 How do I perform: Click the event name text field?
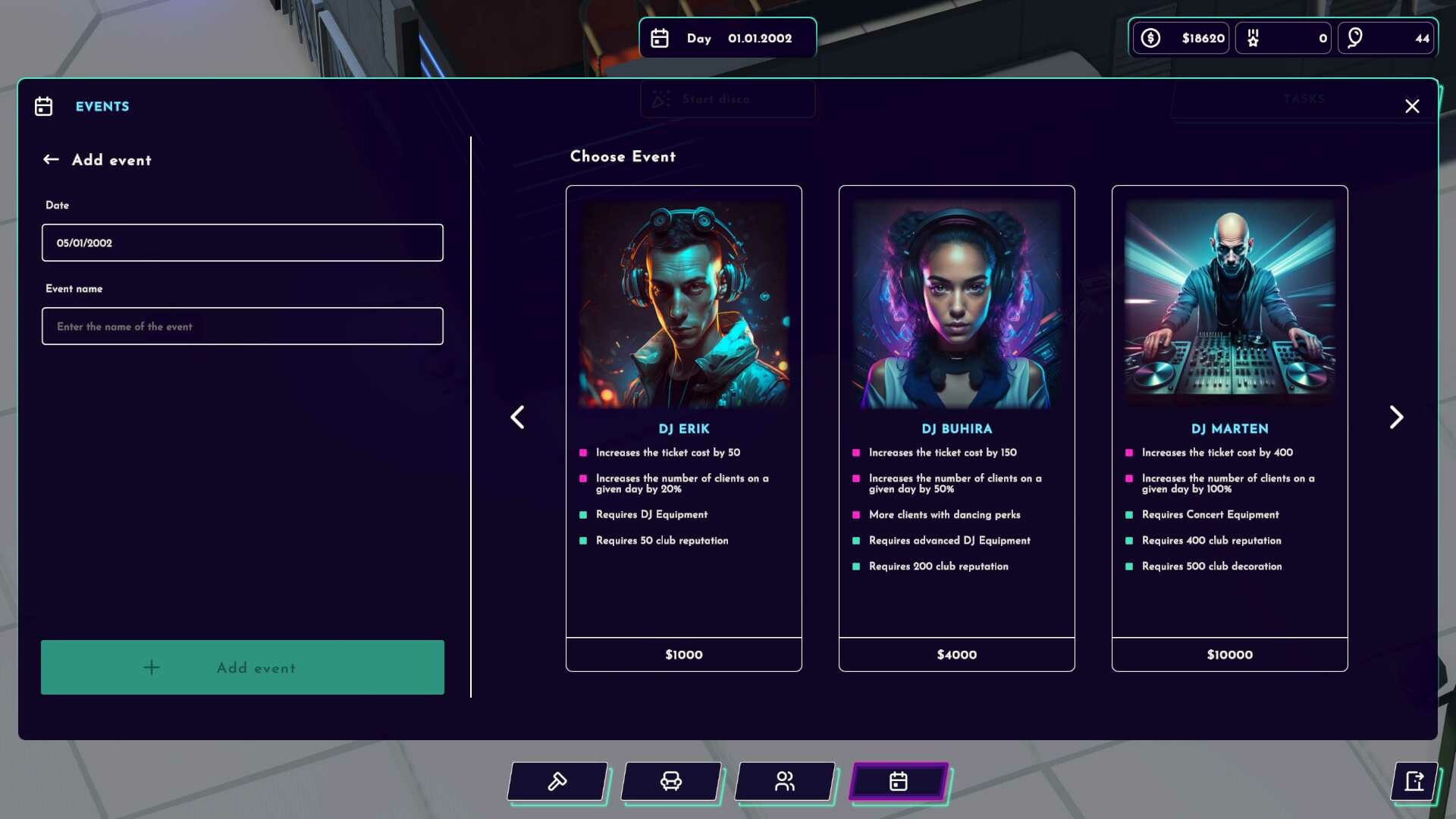[242, 326]
